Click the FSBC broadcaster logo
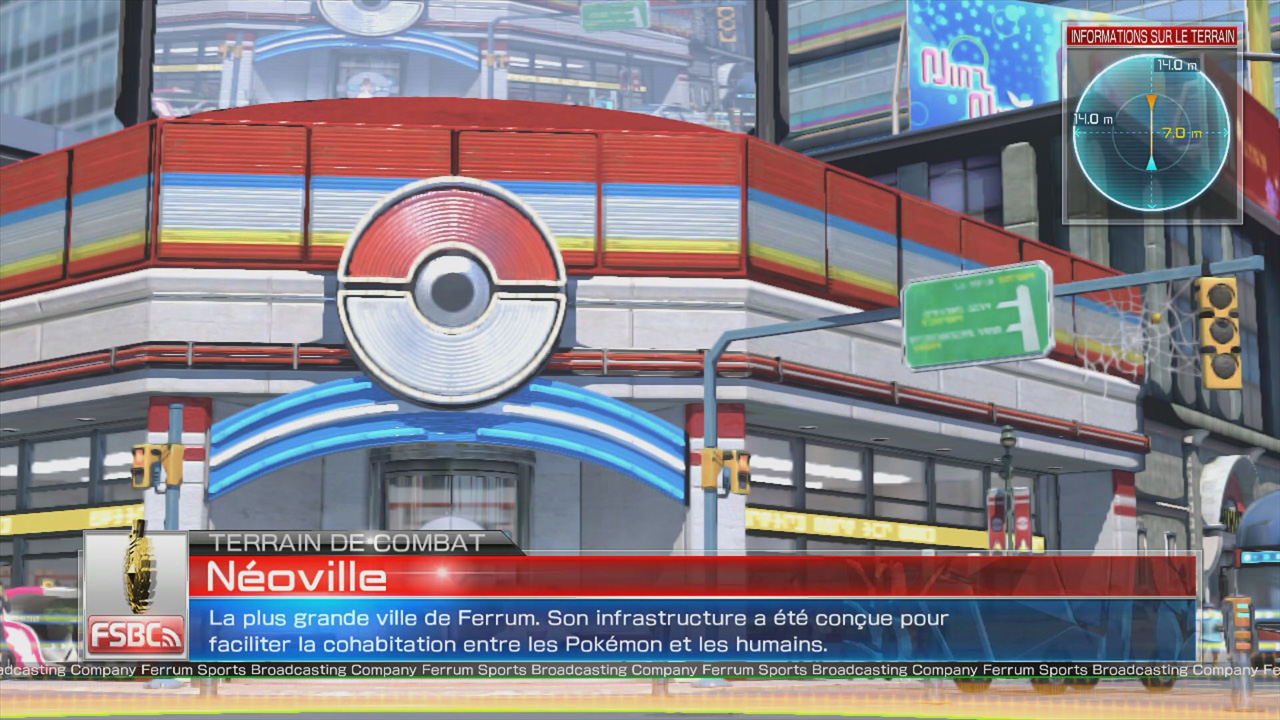1280x720 pixels. pos(135,597)
